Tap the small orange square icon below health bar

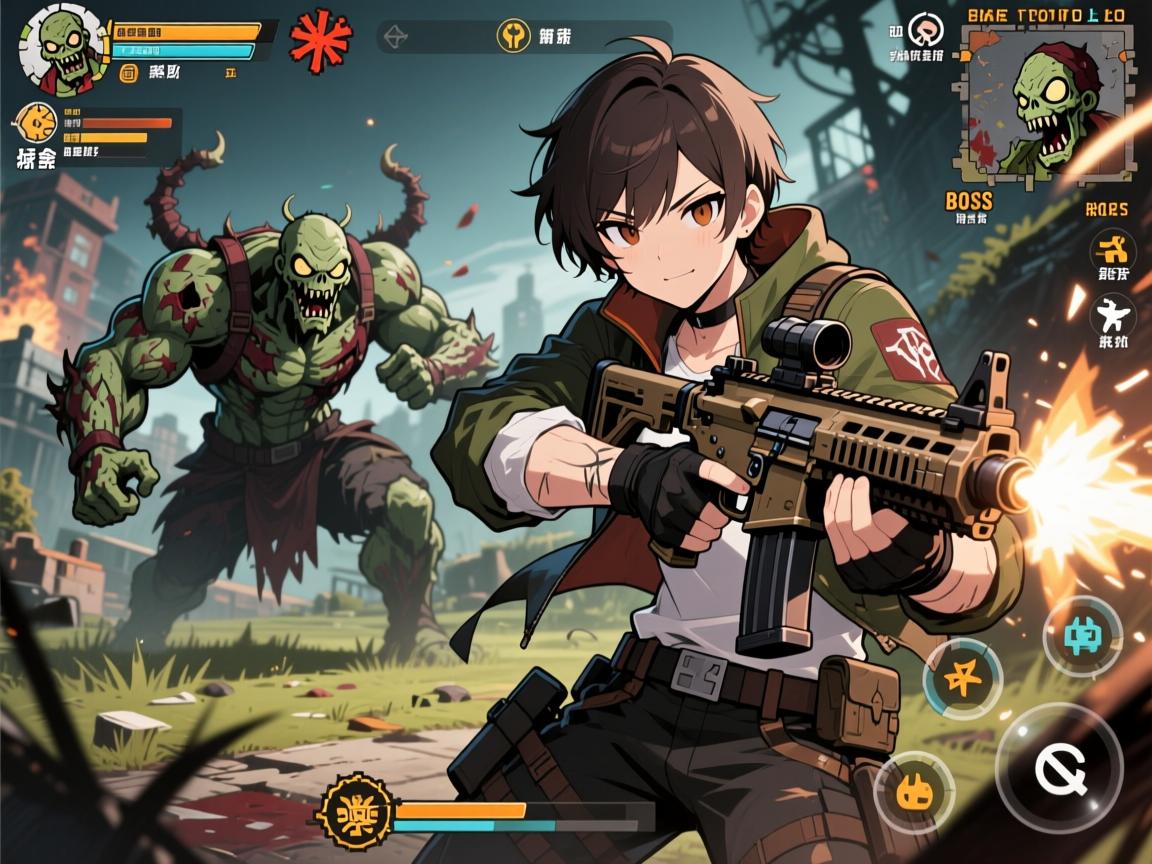[128, 72]
